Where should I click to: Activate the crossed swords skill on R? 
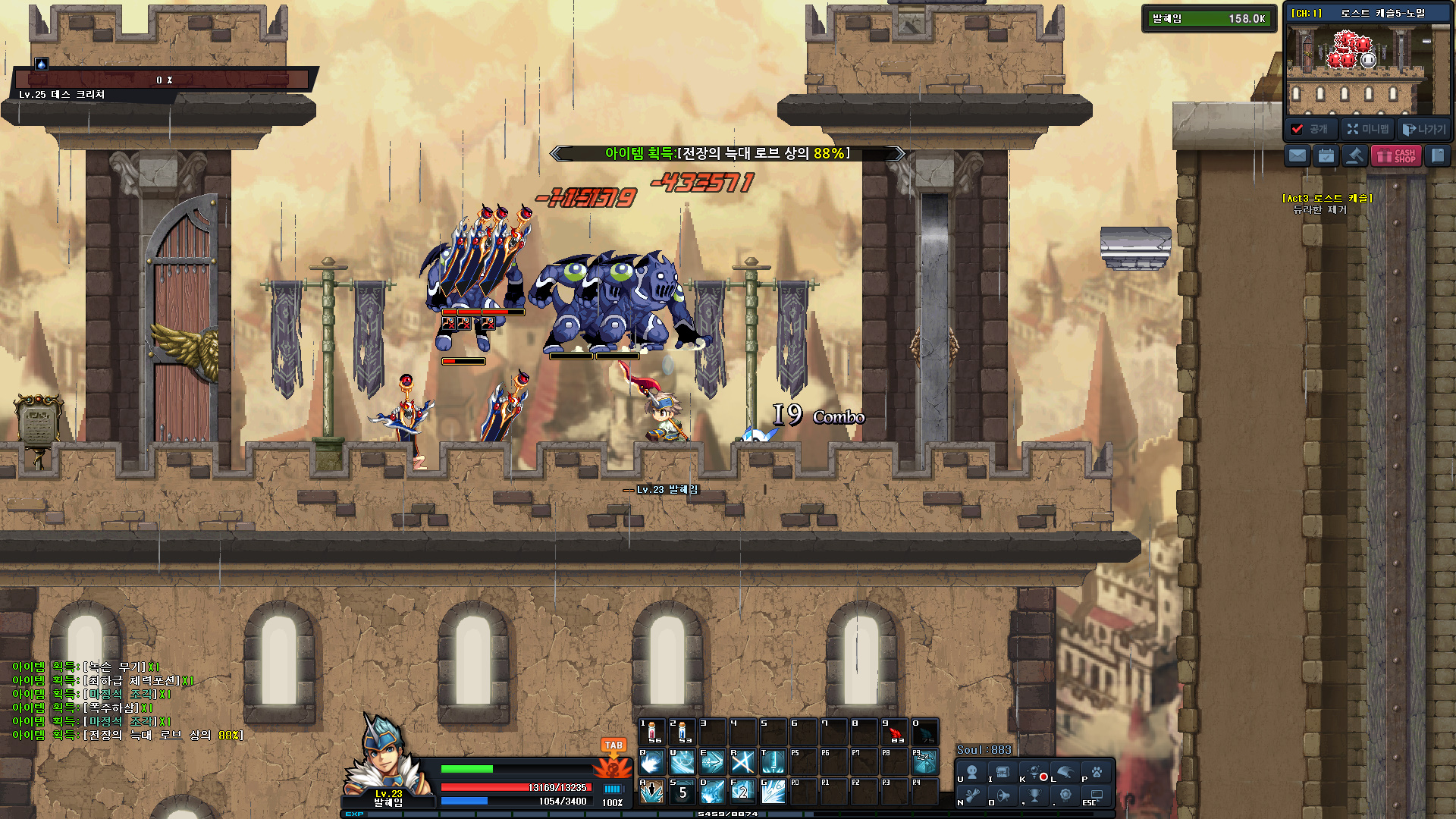coord(742,762)
